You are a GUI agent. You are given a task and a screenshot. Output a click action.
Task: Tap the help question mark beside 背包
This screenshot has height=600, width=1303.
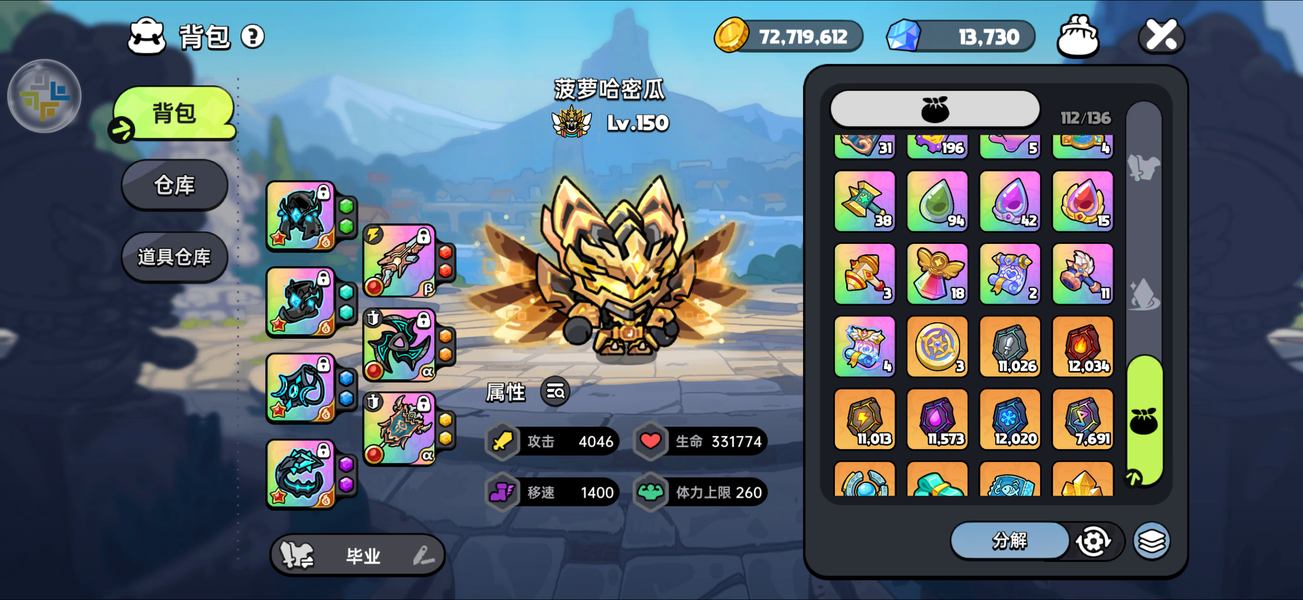click(x=253, y=37)
